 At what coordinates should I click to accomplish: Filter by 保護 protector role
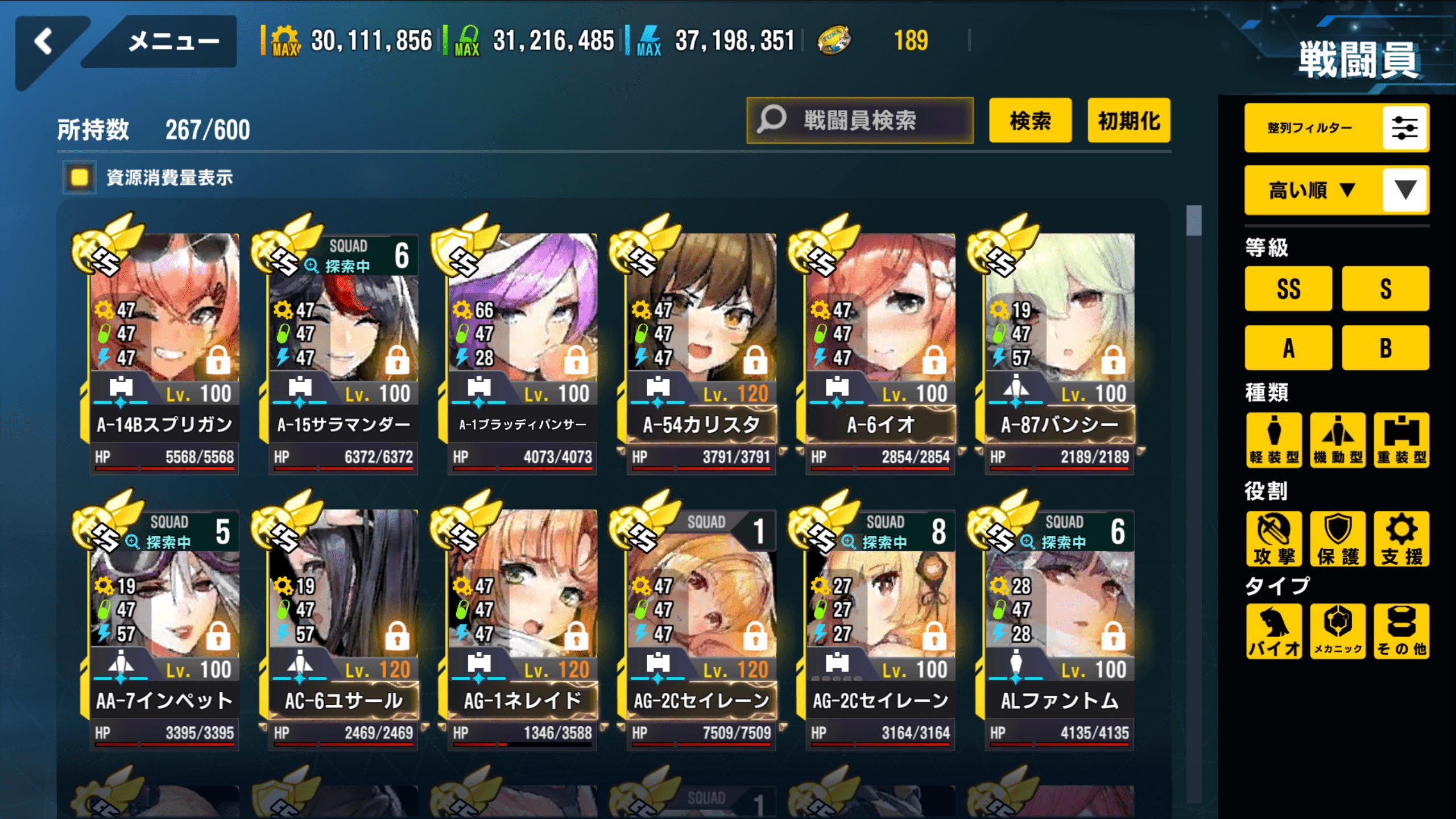click(1338, 539)
